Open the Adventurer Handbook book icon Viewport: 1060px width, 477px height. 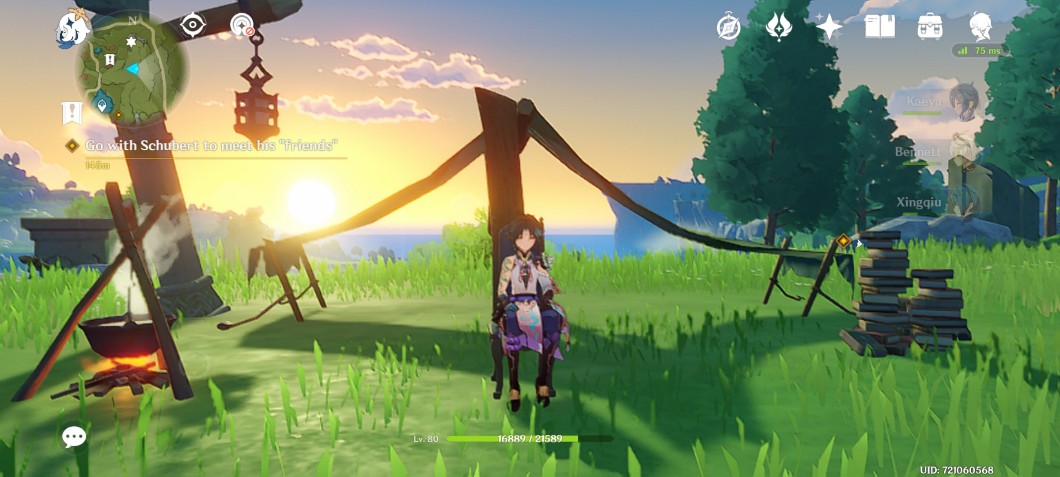coord(880,27)
